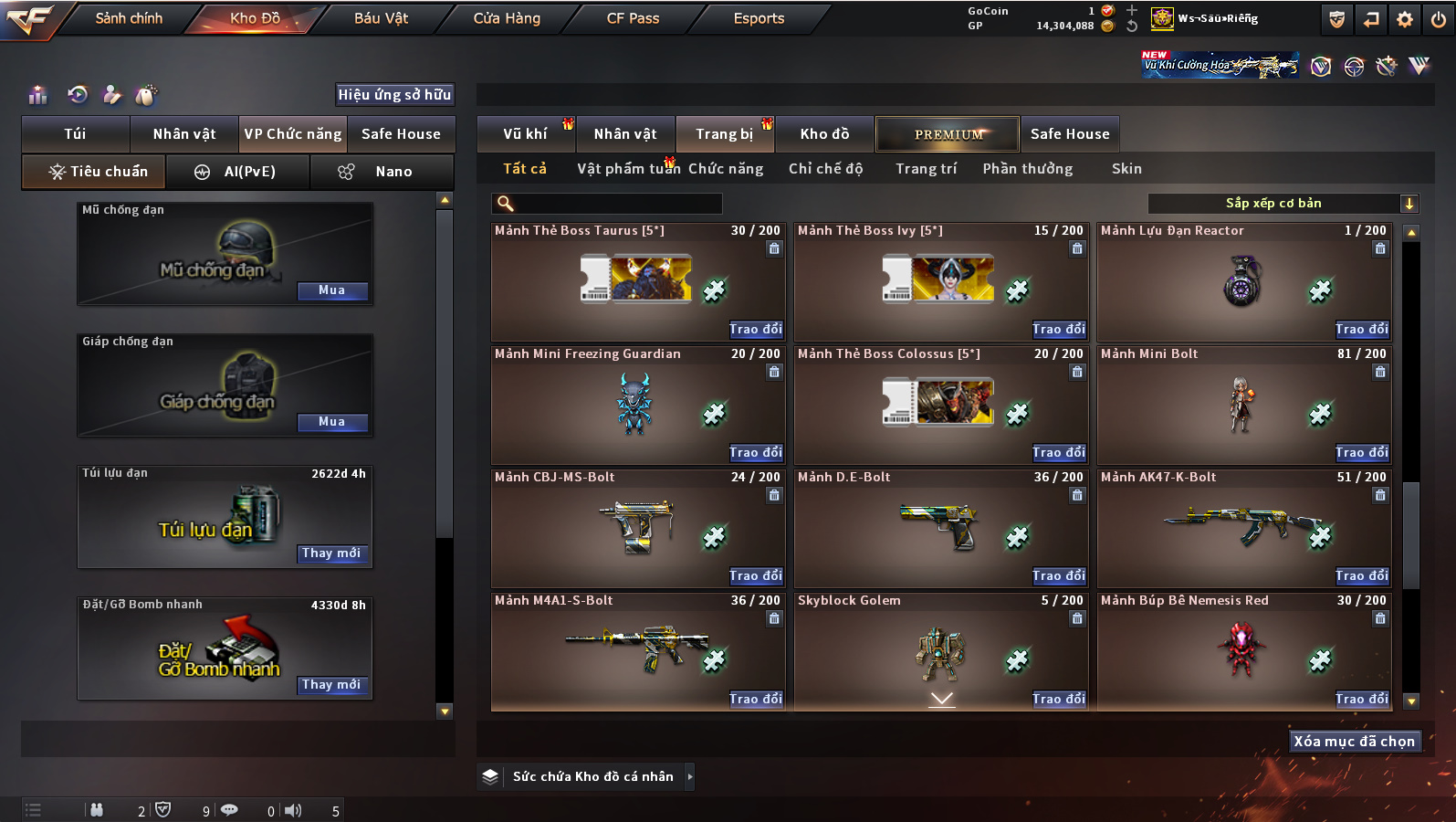Show the Skin filter category
The width and height of the screenshot is (1456, 822).
click(1126, 169)
